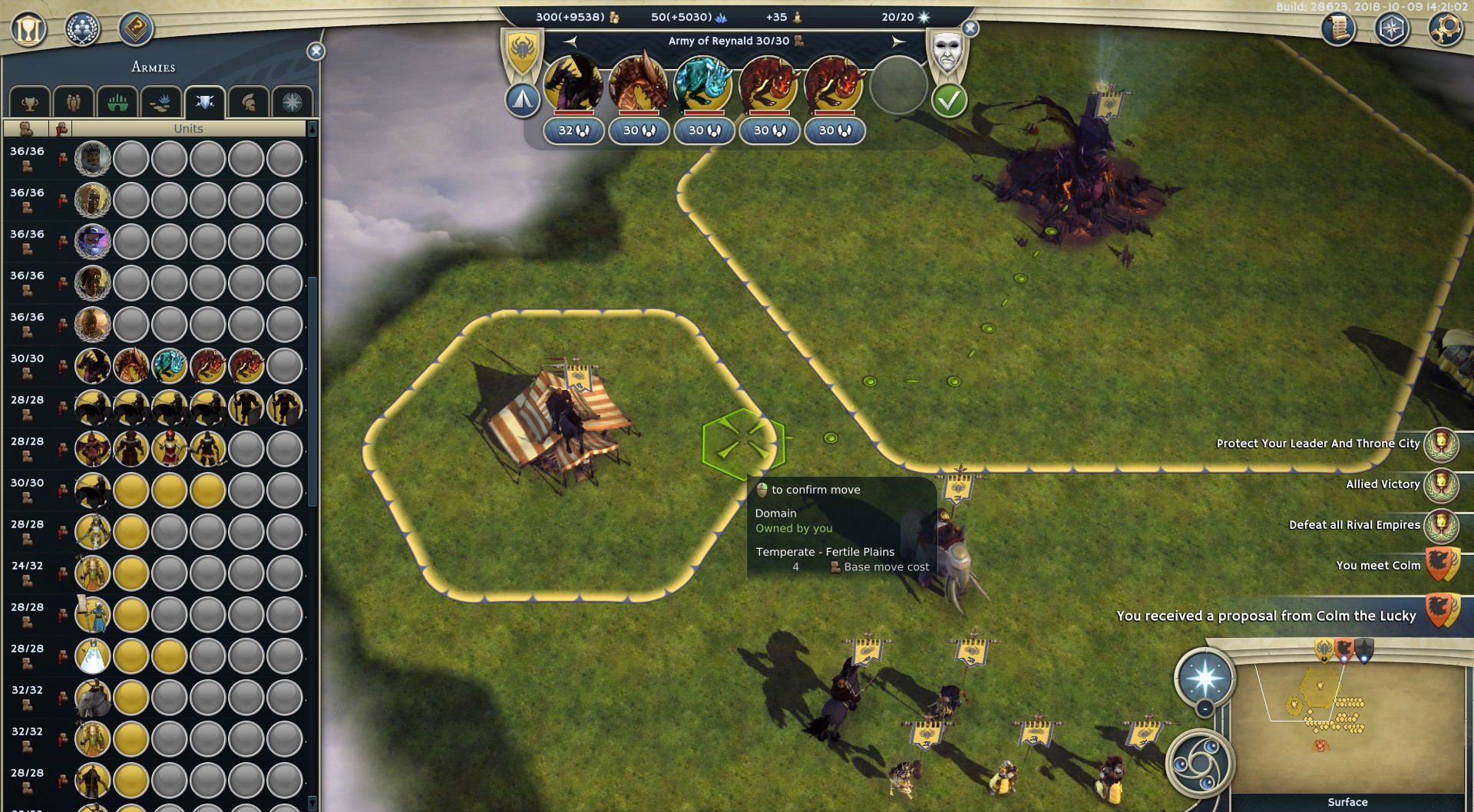Open the scroll log icon
Viewport: 1474px width, 812px height.
(1338, 30)
